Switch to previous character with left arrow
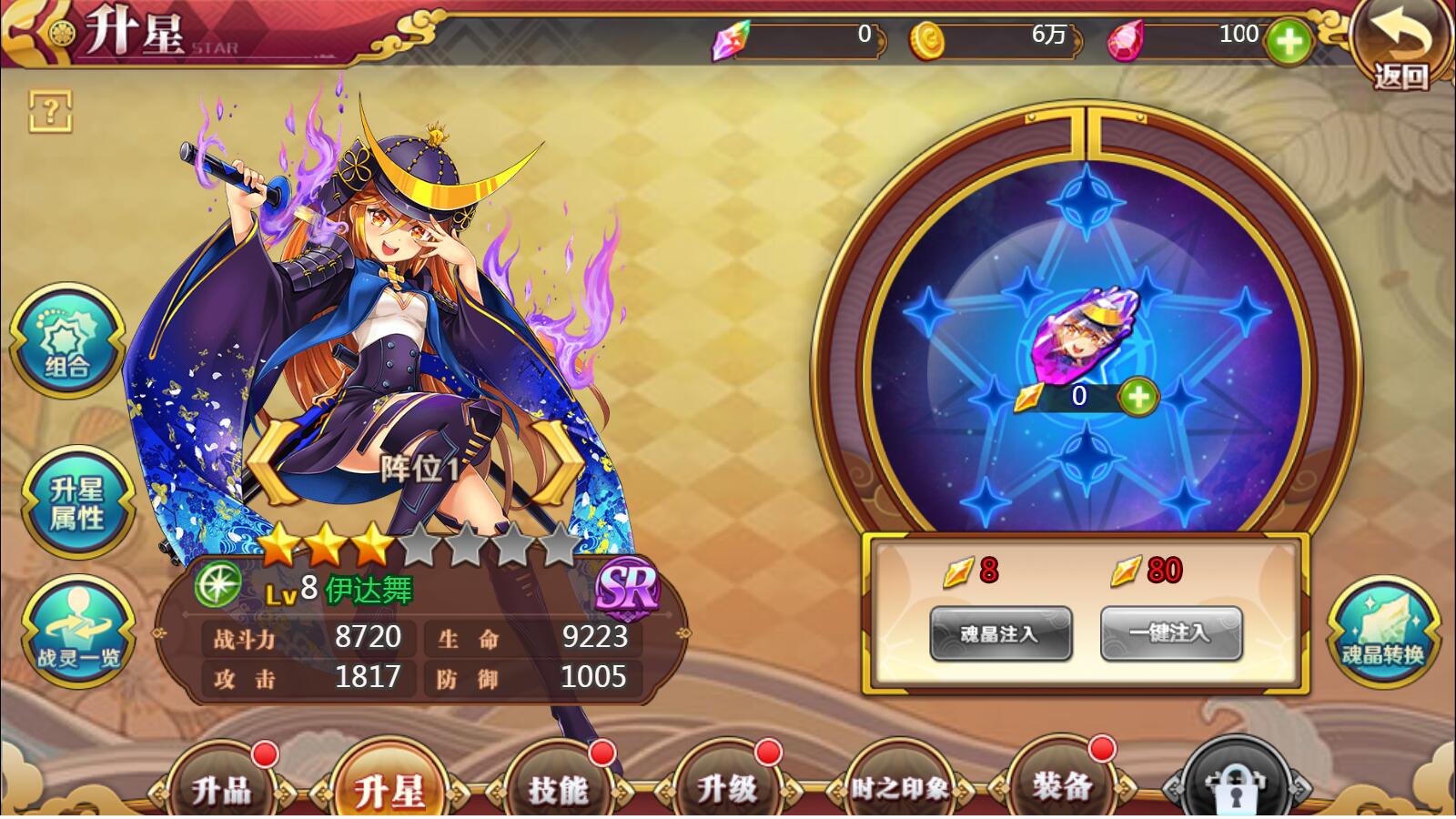Image resolution: width=1456 pixels, height=819 pixels. 270,462
